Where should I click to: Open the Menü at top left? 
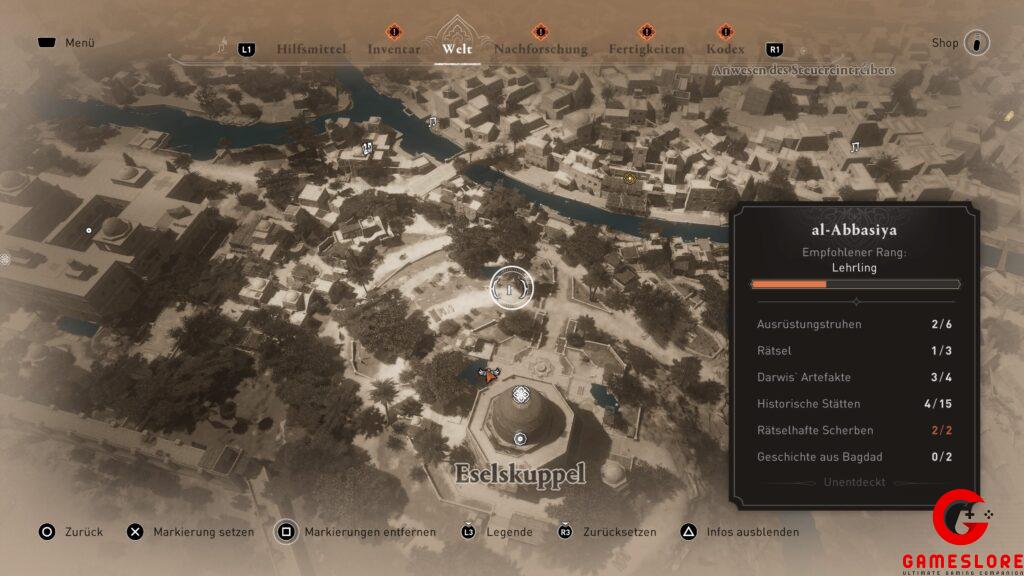click(x=66, y=43)
